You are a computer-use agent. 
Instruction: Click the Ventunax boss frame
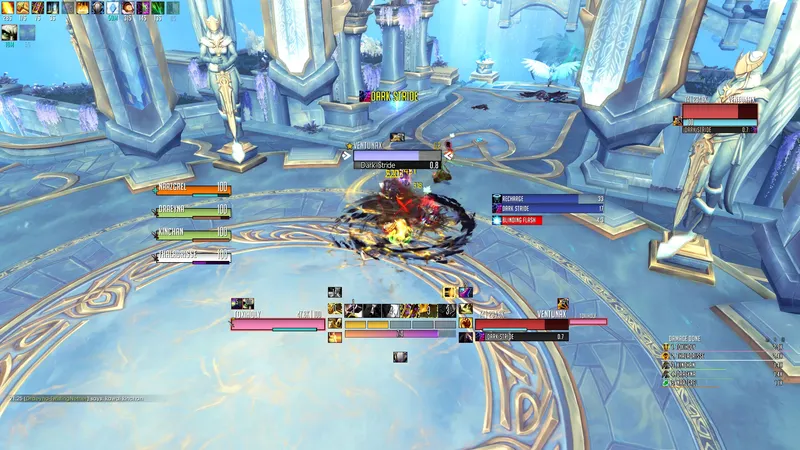tap(718, 112)
